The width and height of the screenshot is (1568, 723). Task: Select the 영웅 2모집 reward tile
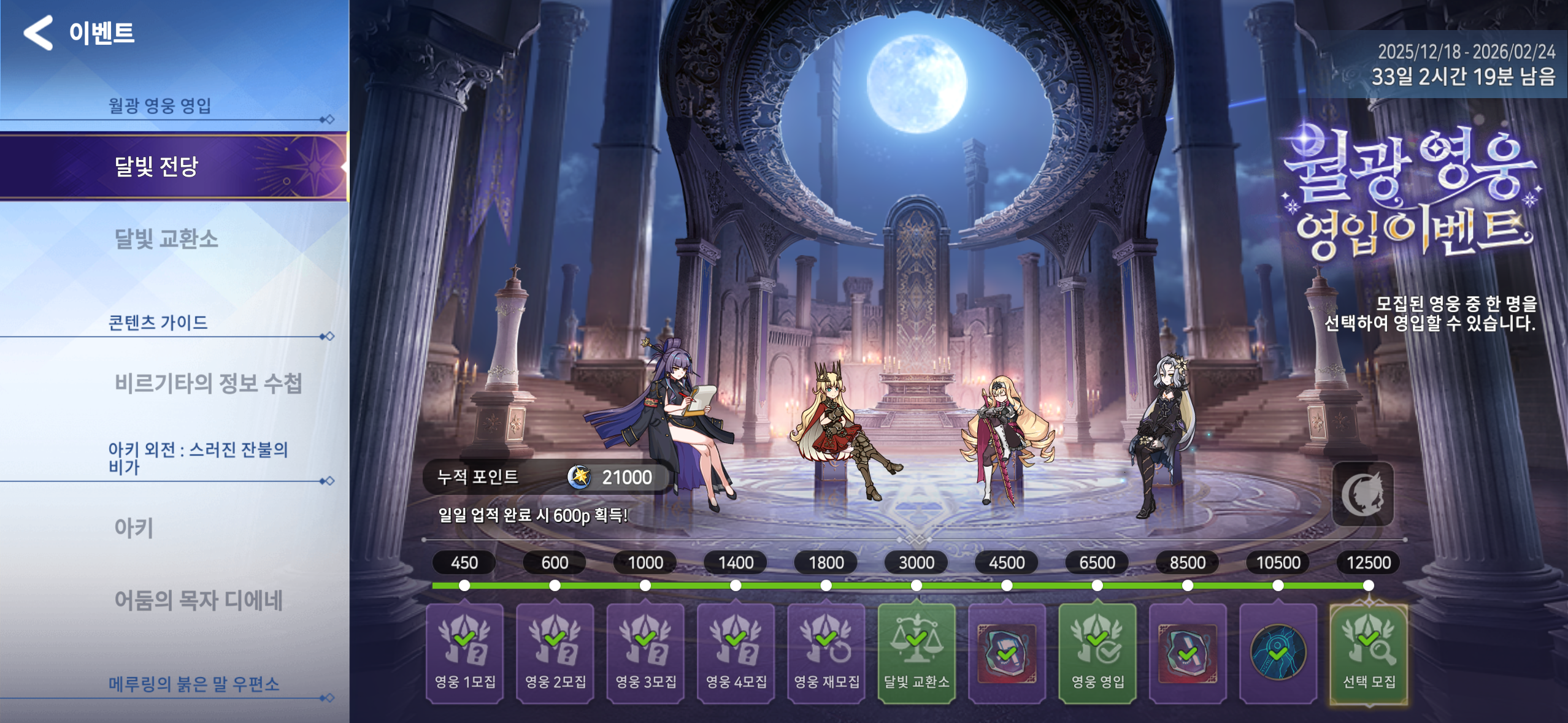(555, 652)
